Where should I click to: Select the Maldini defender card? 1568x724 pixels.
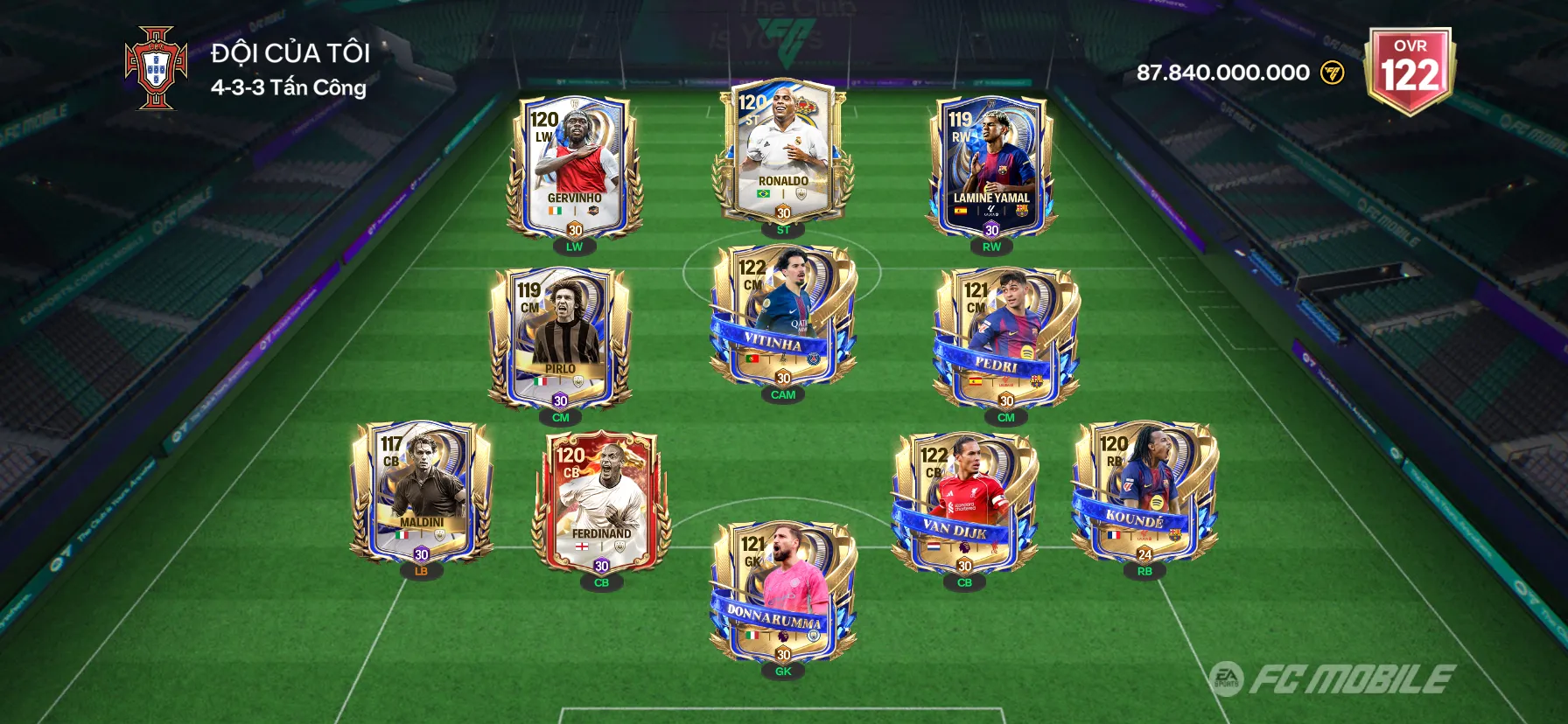pyautogui.click(x=422, y=492)
